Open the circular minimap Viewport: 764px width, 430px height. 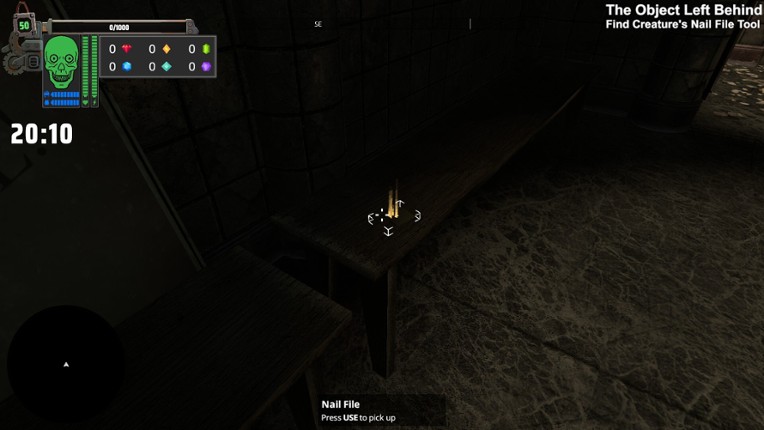[66, 364]
